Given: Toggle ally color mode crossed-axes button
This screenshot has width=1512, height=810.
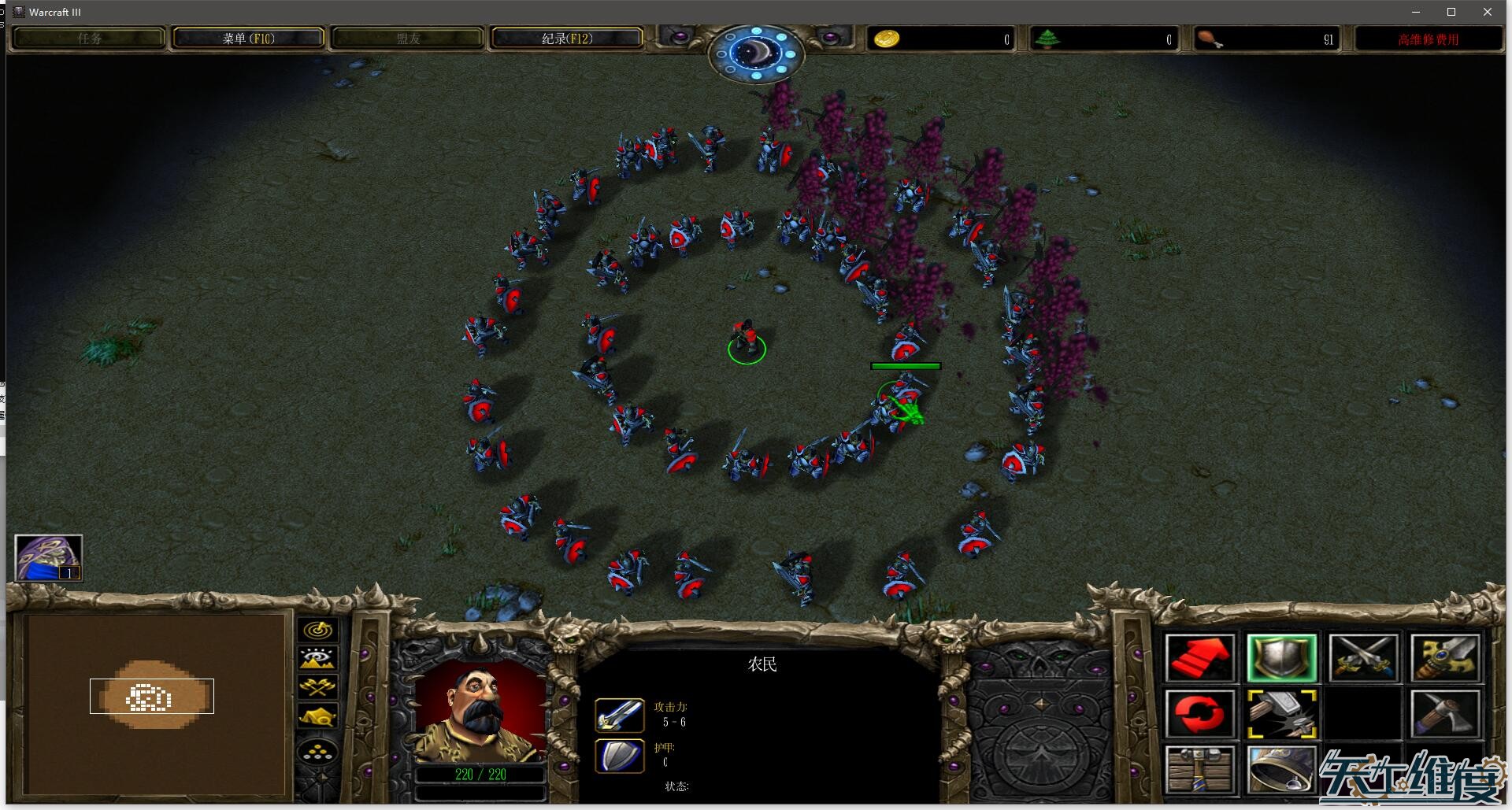Looking at the screenshot, I should [x=318, y=687].
